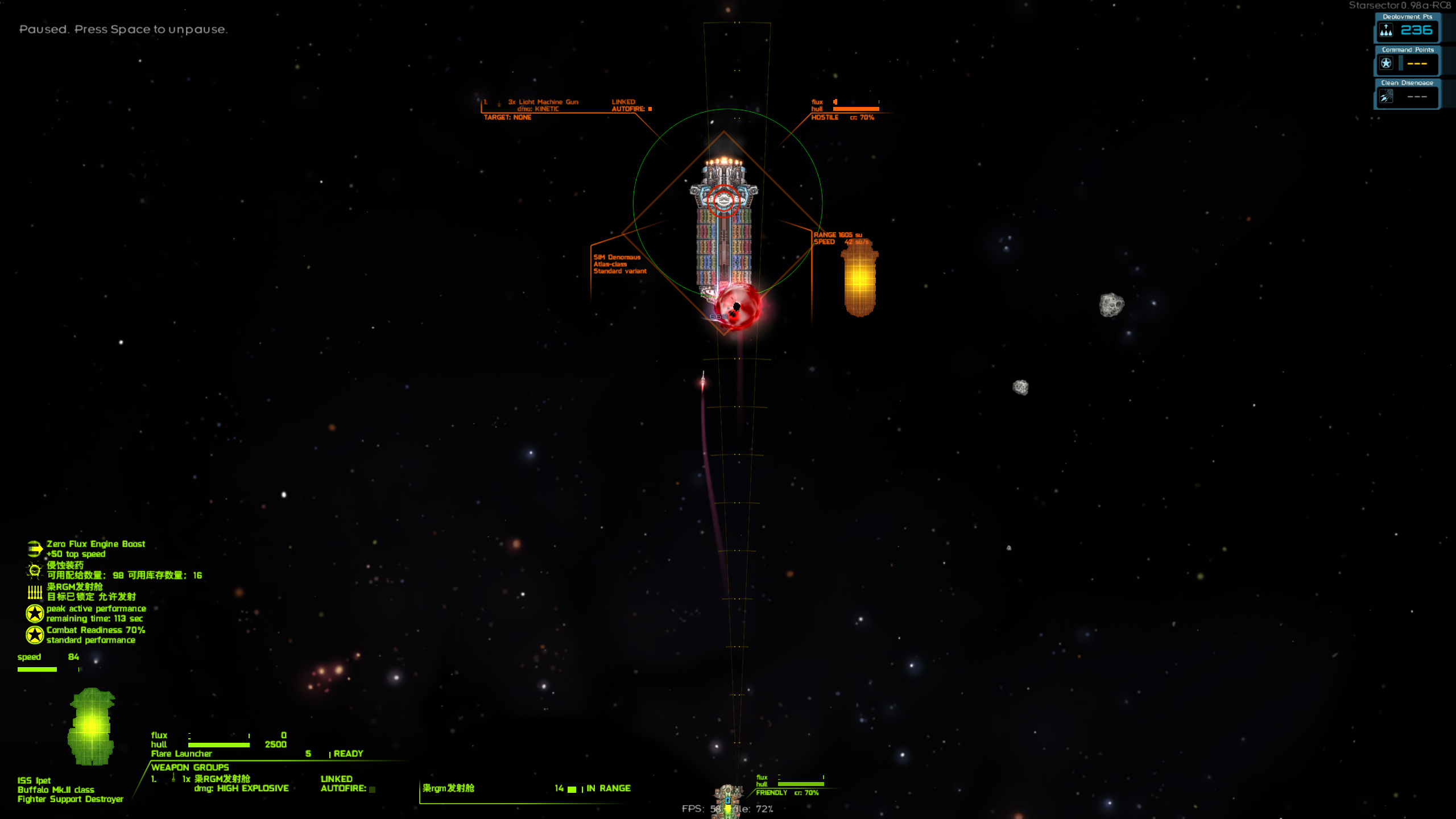Activate the Clean Disengage icon
Image resolution: width=1456 pixels, height=819 pixels.
pyautogui.click(x=1386, y=97)
